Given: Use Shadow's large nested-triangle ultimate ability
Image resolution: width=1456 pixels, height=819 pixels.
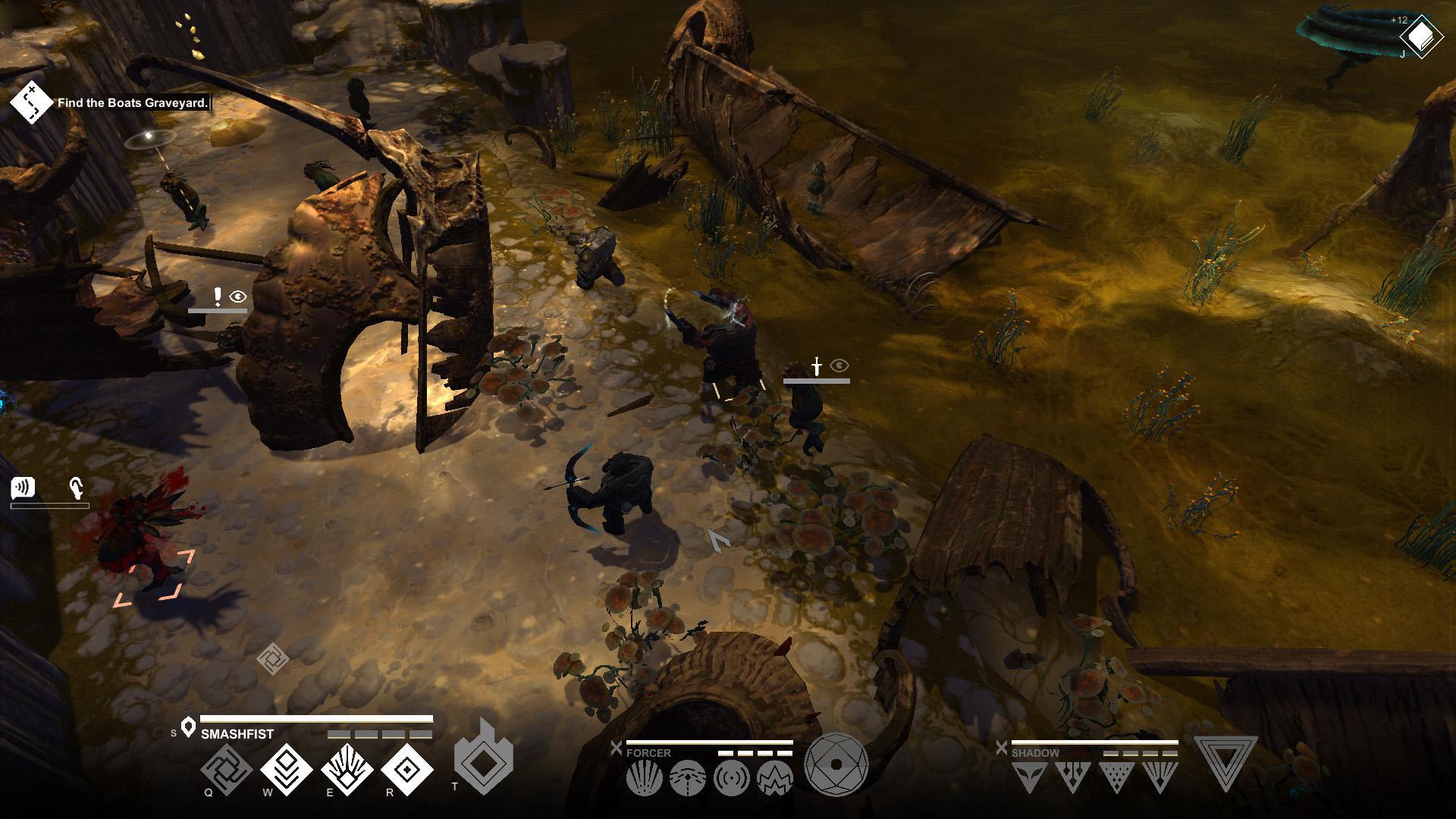Looking at the screenshot, I should tap(1225, 762).
